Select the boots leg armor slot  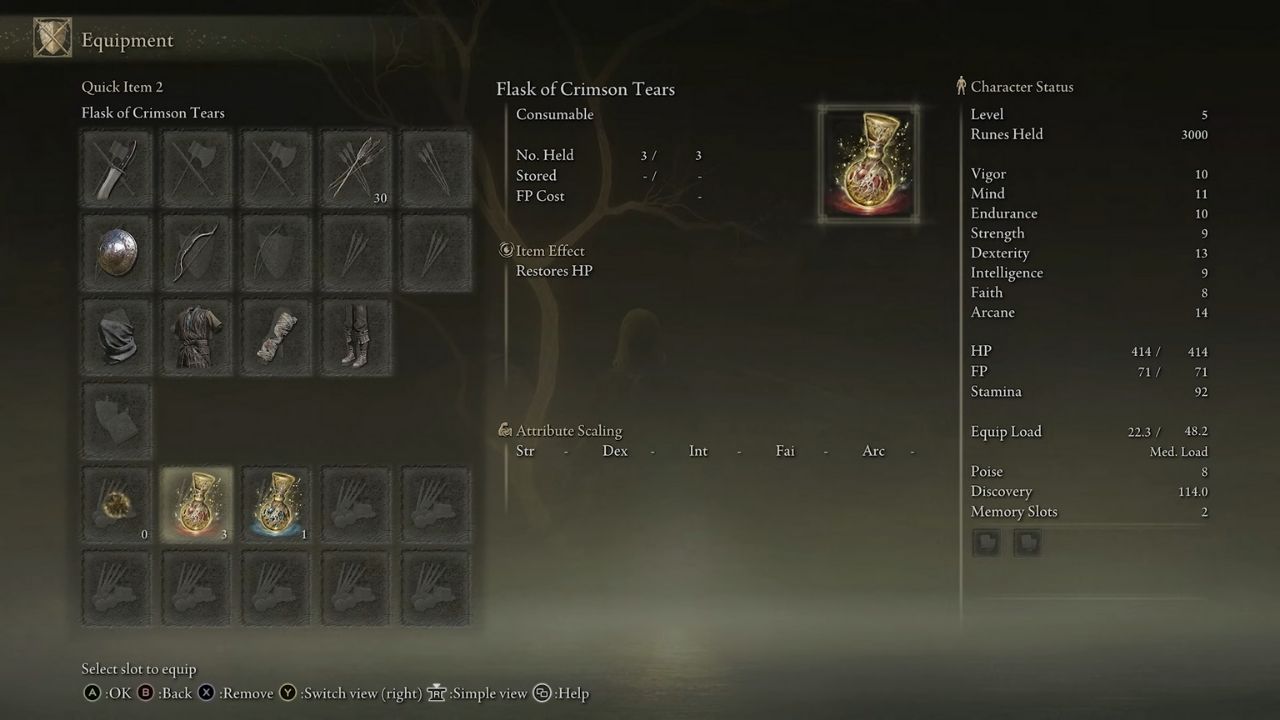click(x=356, y=336)
